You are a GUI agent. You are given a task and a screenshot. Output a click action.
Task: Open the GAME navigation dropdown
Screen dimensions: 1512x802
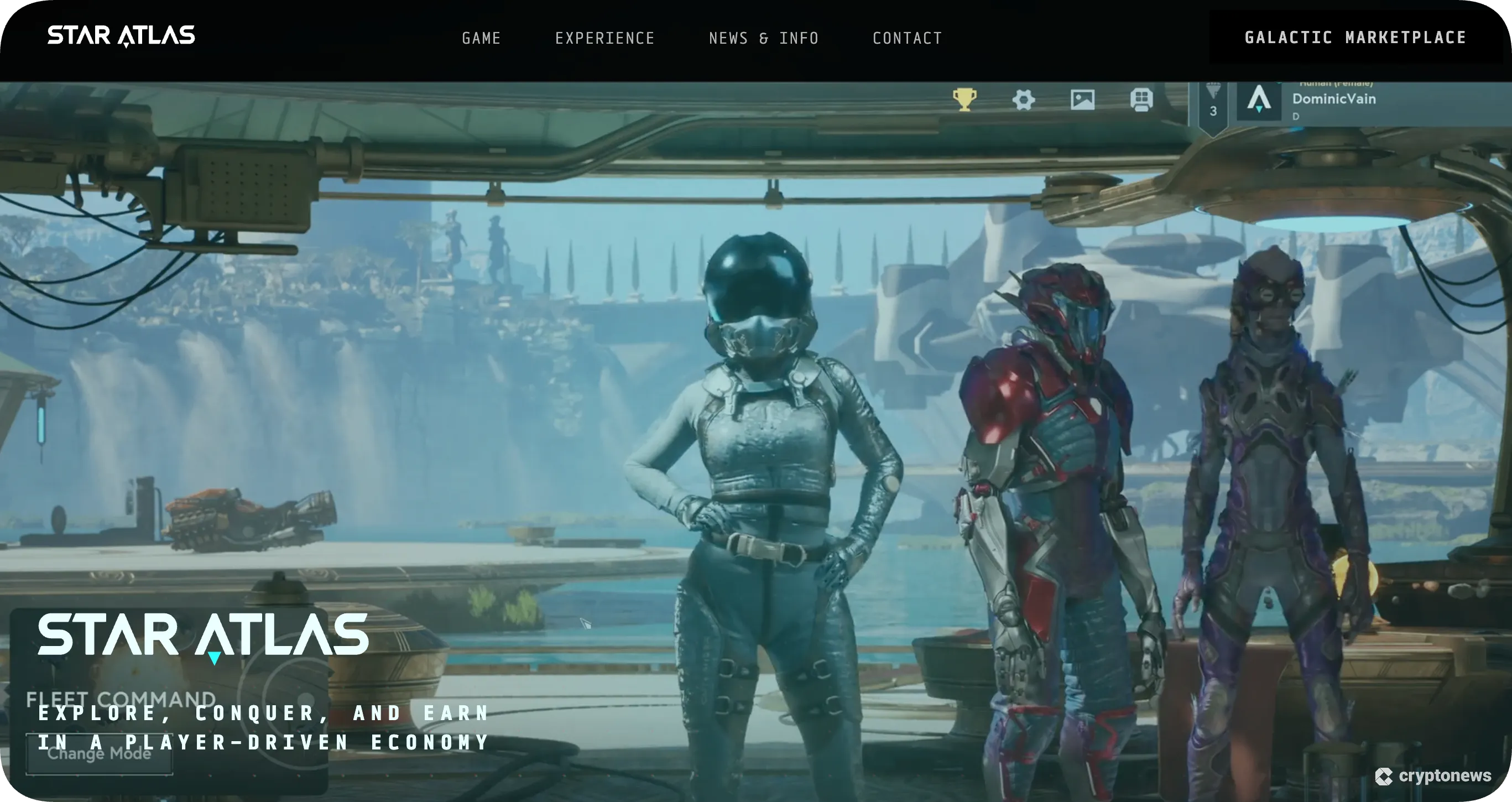[481, 38]
